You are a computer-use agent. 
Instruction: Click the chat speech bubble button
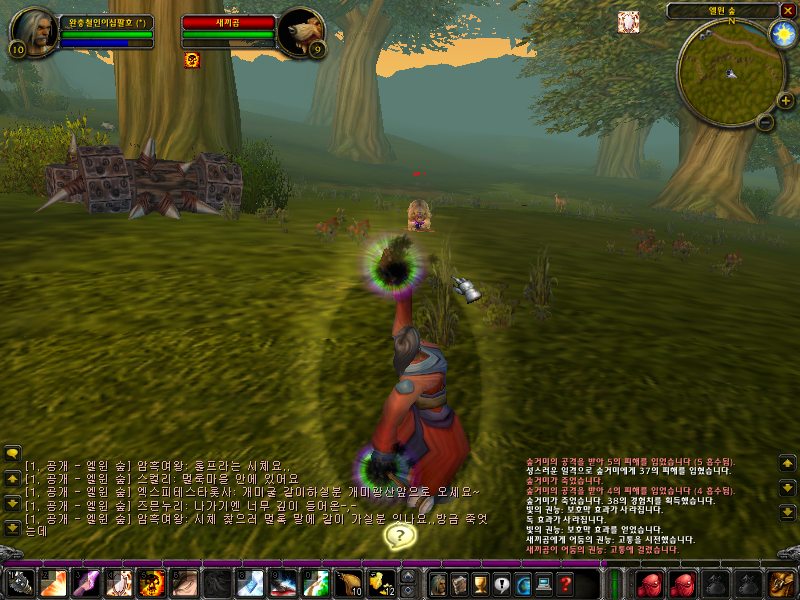[x=12, y=453]
